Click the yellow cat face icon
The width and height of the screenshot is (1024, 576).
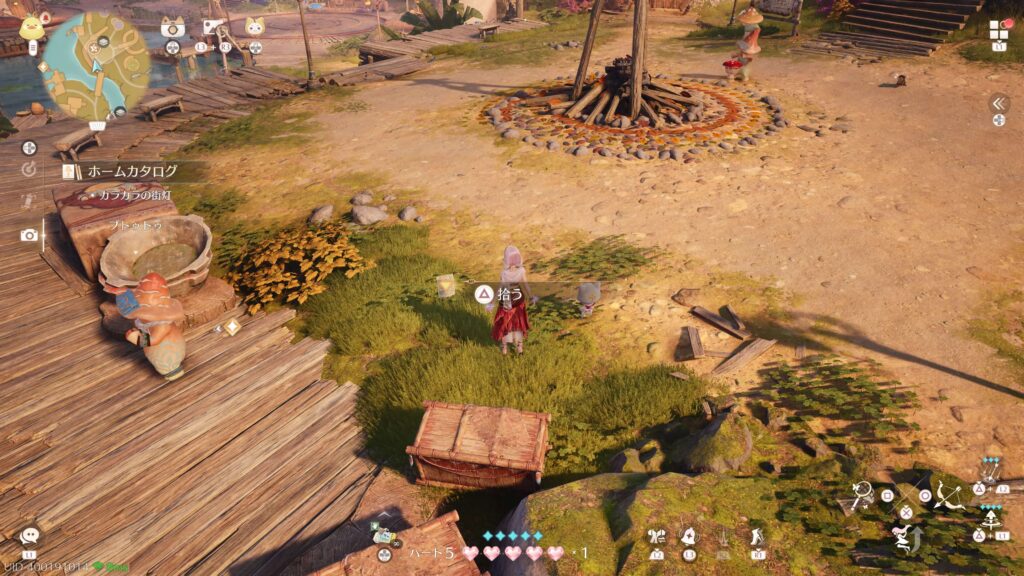255,27
